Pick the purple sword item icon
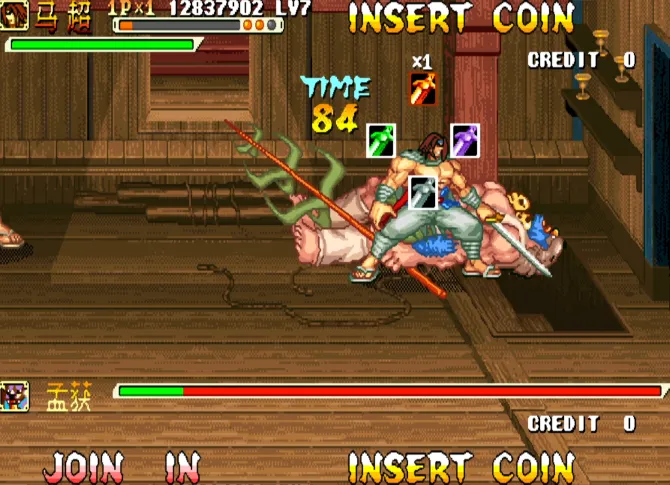The height and width of the screenshot is (485, 670). pyautogui.click(x=464, y=140)
